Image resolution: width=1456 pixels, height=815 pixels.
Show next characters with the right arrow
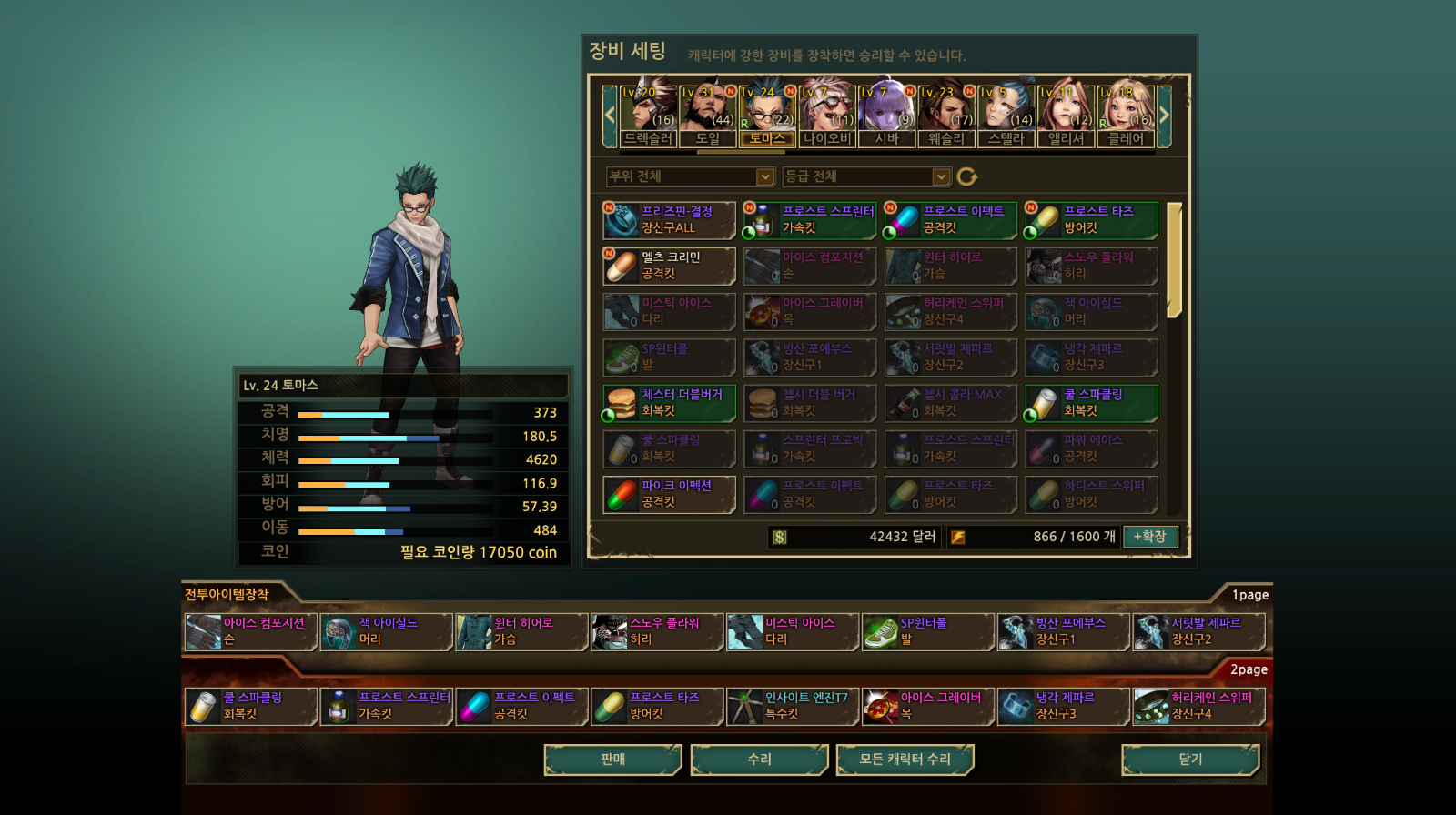click(1164, 116)
